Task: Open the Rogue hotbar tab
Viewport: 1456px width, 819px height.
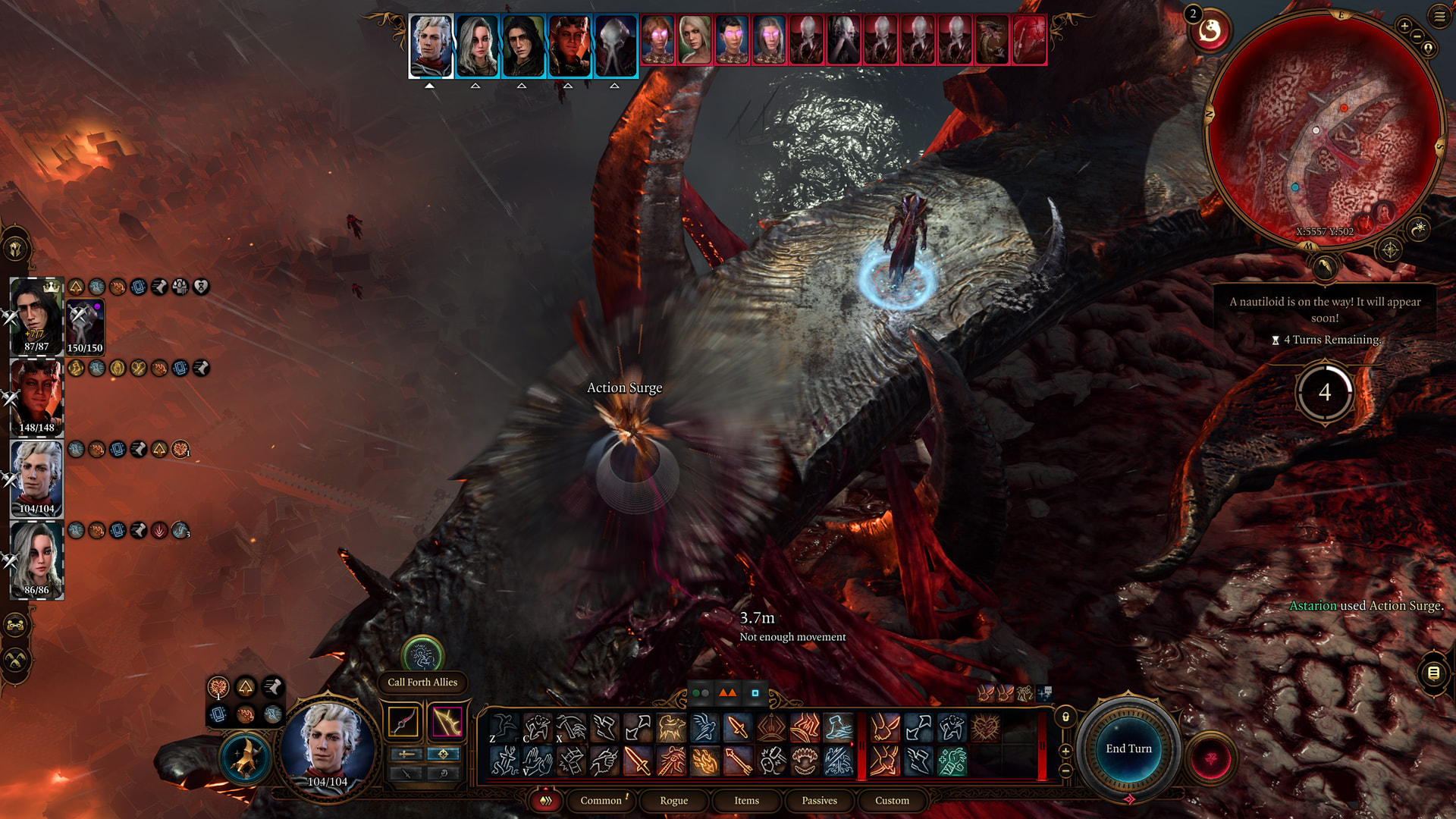Action: coord(673,801)
